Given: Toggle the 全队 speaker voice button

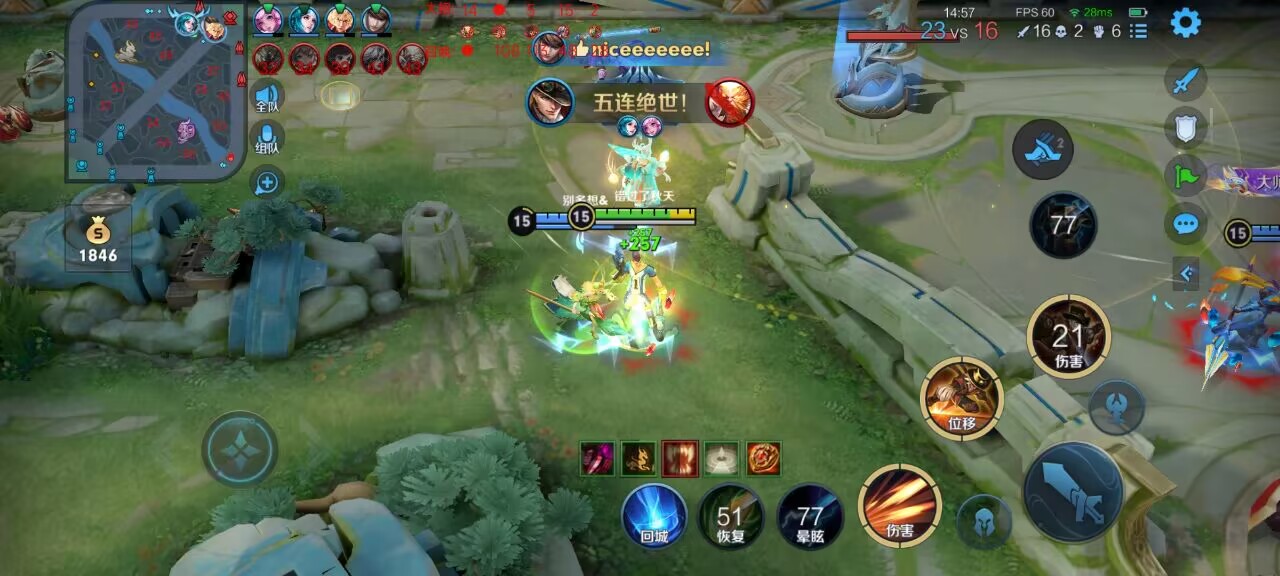Looking at the screenshot, I should click(267, 95).
